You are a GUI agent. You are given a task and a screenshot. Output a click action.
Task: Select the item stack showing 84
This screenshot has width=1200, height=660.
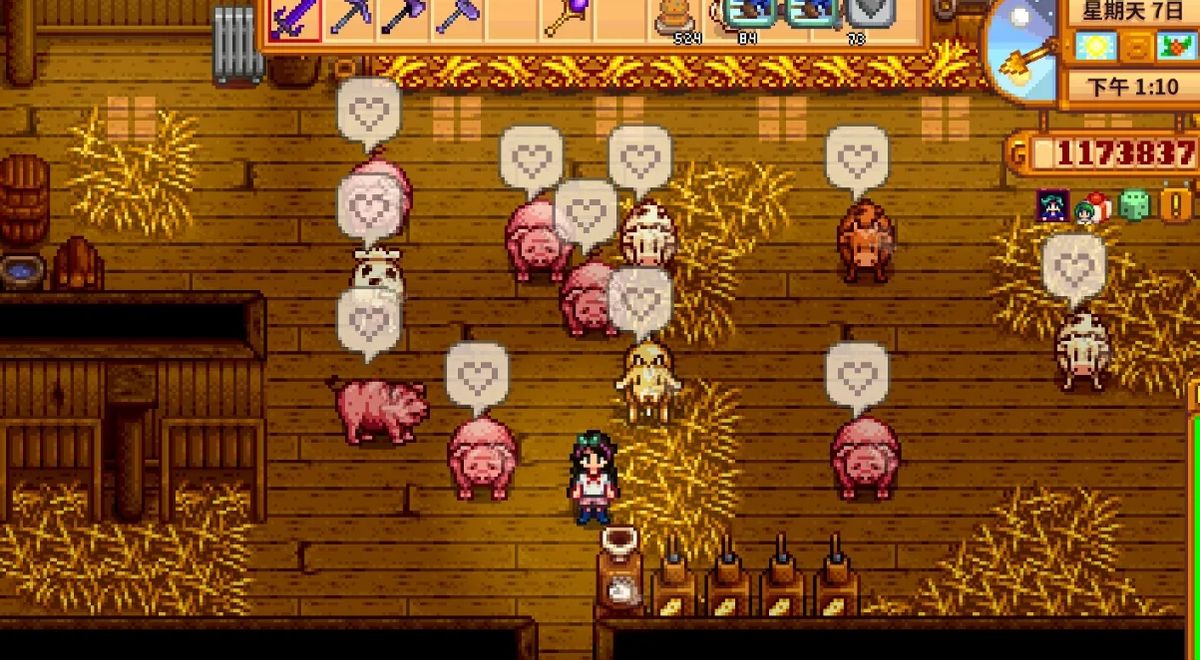(x=746, y=17)
